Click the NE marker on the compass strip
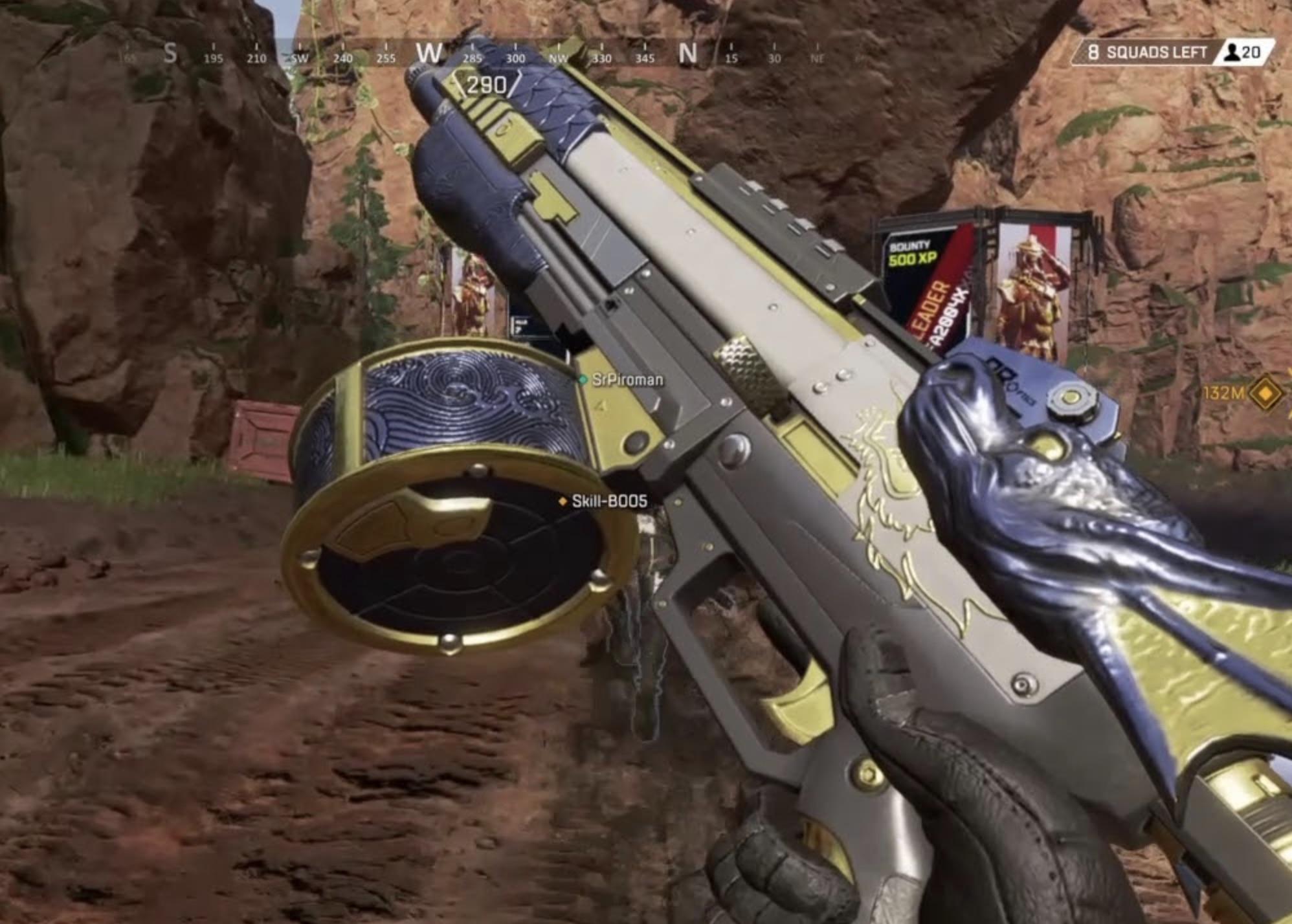This screenshot has height=924, width=1292. (x=819, y=58)
